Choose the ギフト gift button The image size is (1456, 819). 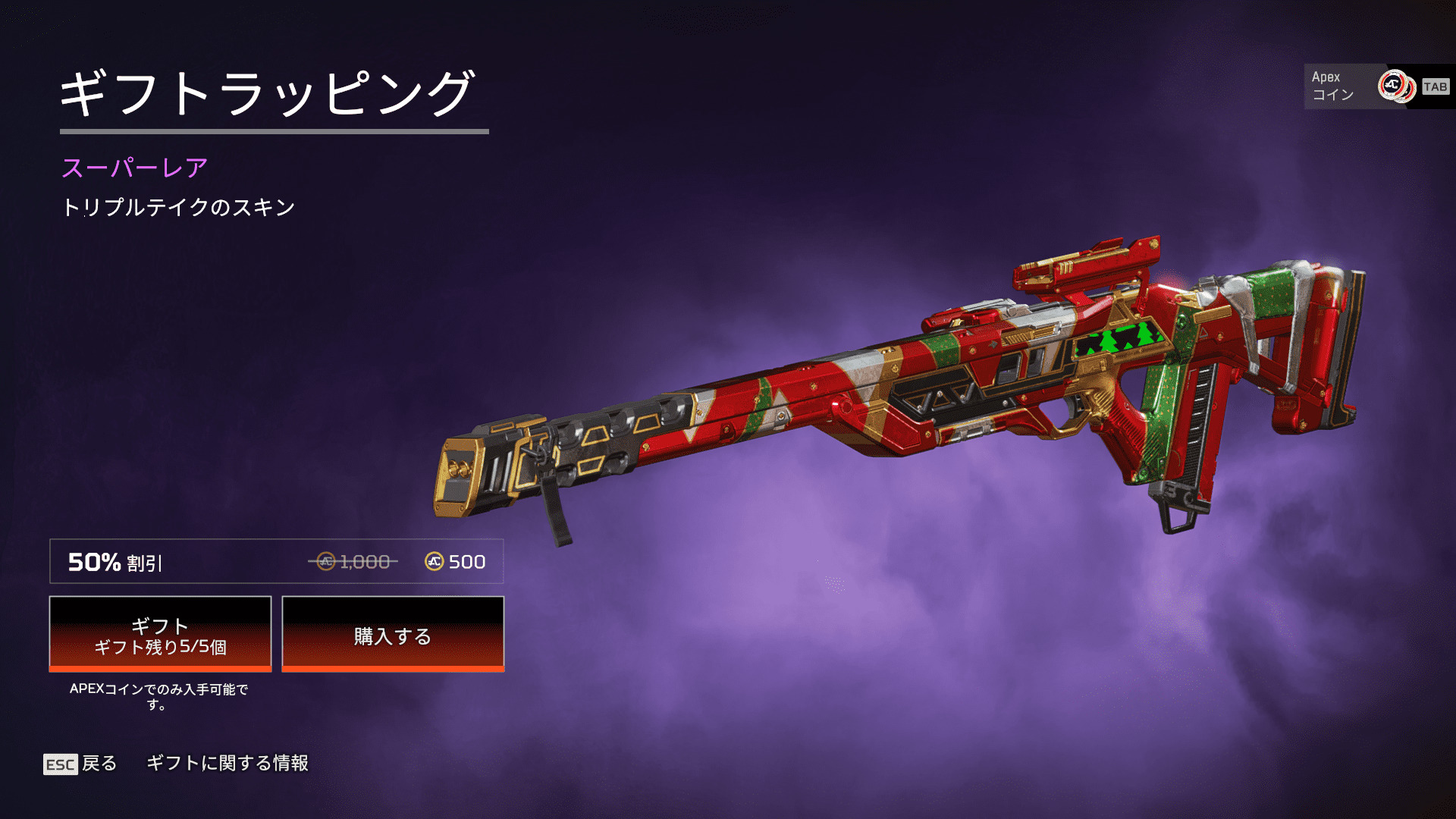[160, 635]
